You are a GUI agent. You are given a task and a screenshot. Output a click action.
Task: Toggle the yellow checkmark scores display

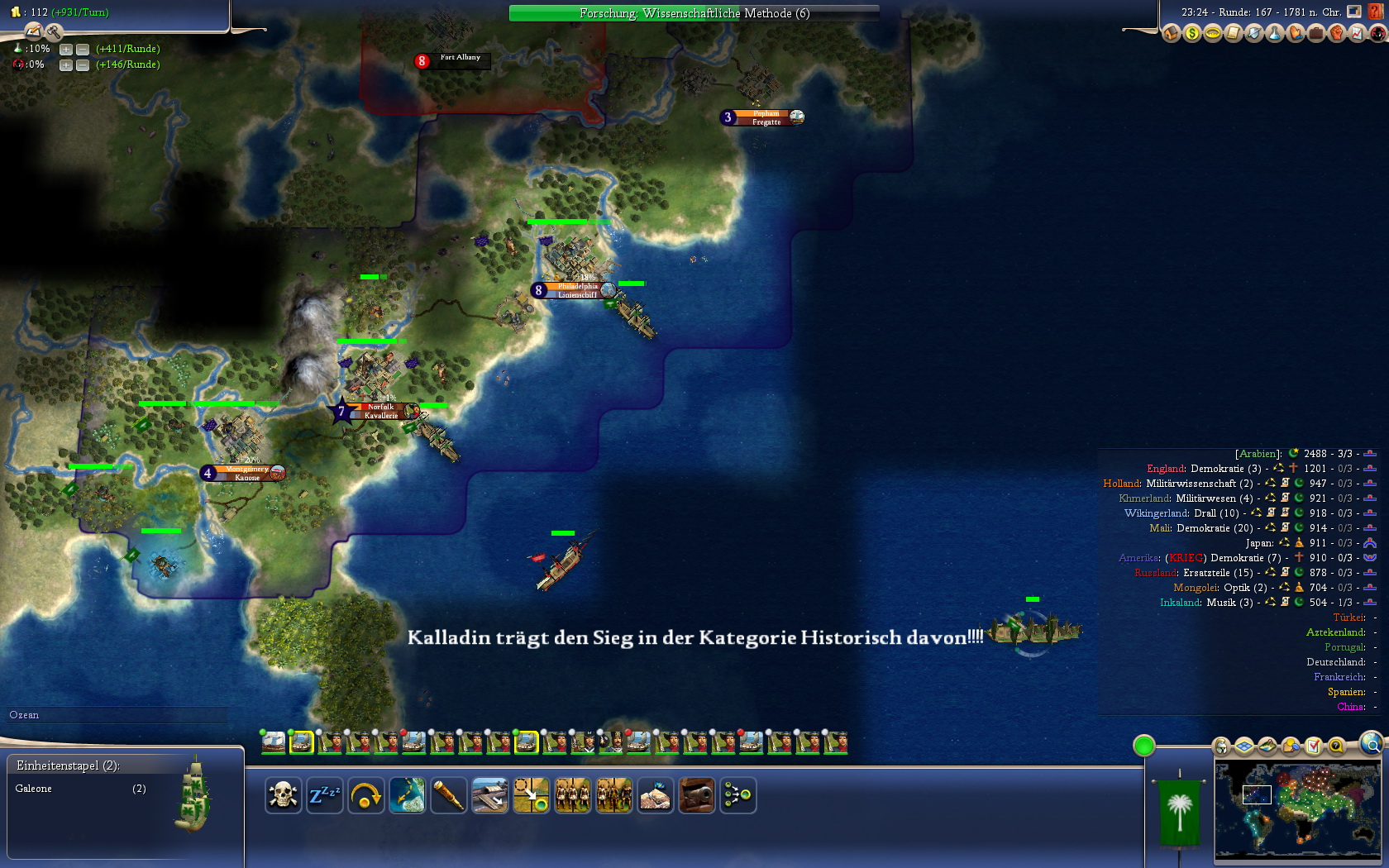(x=1313, y=746)
